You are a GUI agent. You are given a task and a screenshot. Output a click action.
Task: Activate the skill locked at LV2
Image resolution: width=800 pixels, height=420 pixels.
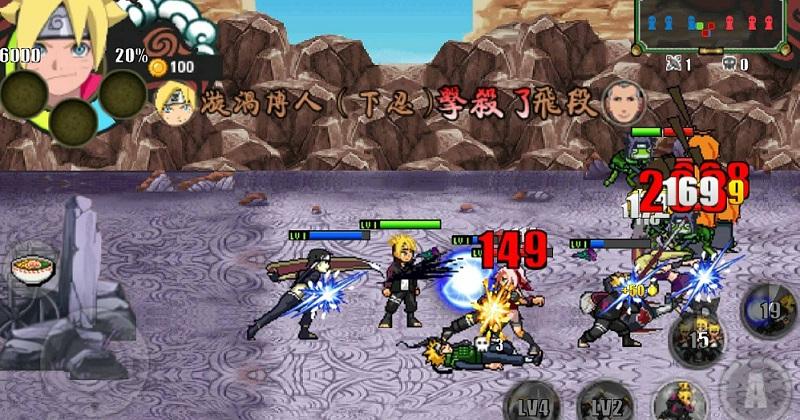pyautogui.click(x=606, y=402)
